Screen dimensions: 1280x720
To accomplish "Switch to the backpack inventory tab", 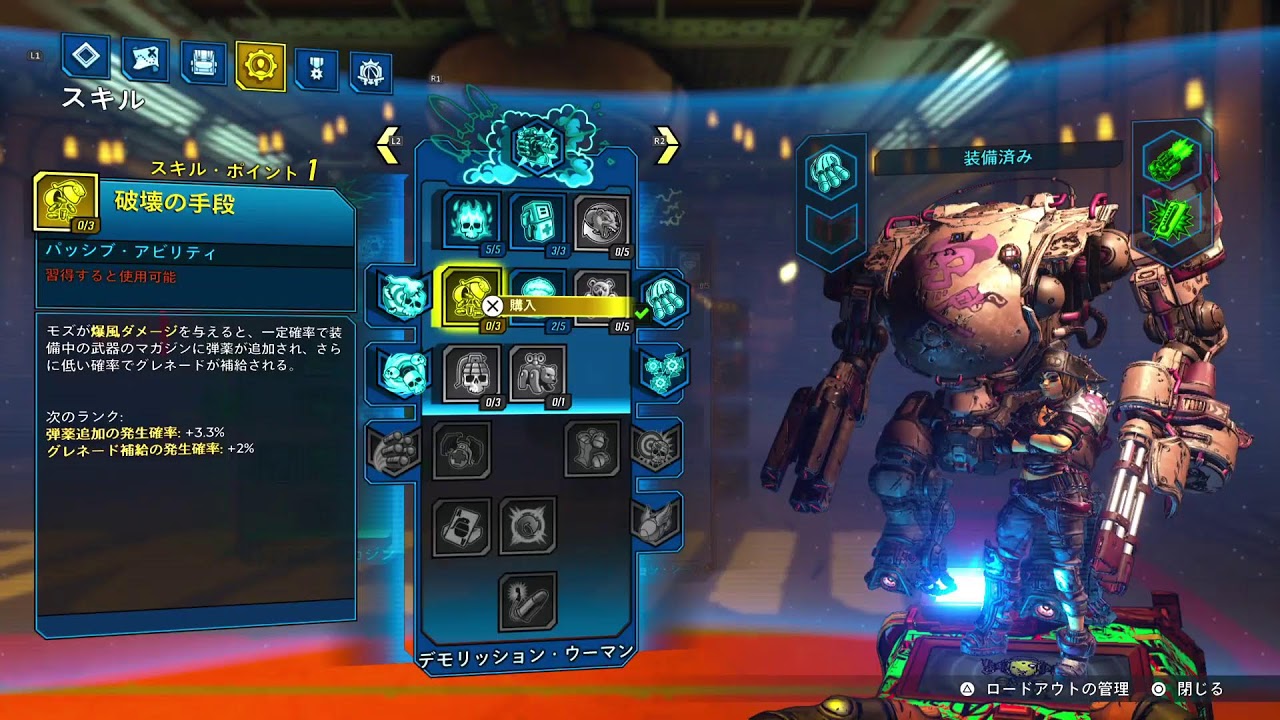I will click(203, 64).
